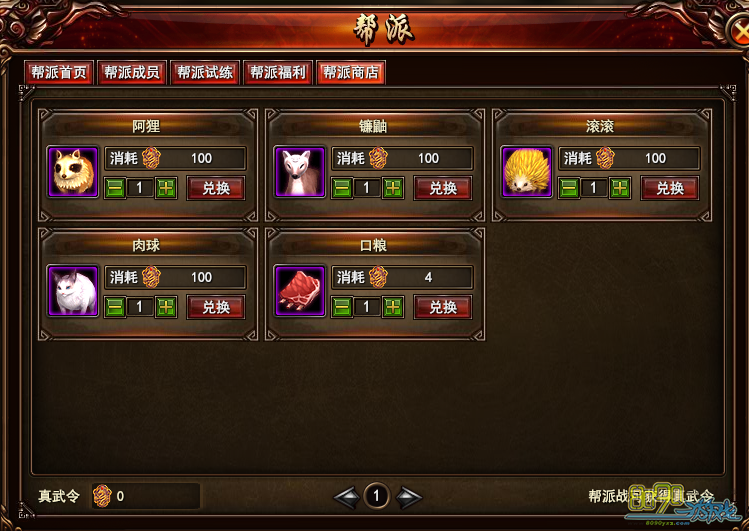Go to the next shop page arrow
The width and height of the screenshot is (749, 531).
(x=408, y=496)
